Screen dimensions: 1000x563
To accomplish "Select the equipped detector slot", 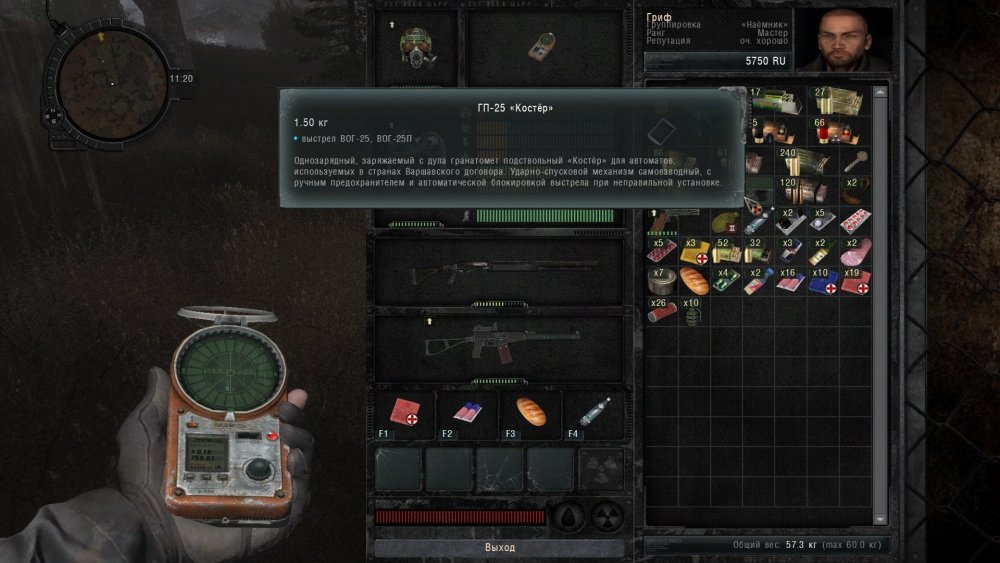I will click(544, 46).
